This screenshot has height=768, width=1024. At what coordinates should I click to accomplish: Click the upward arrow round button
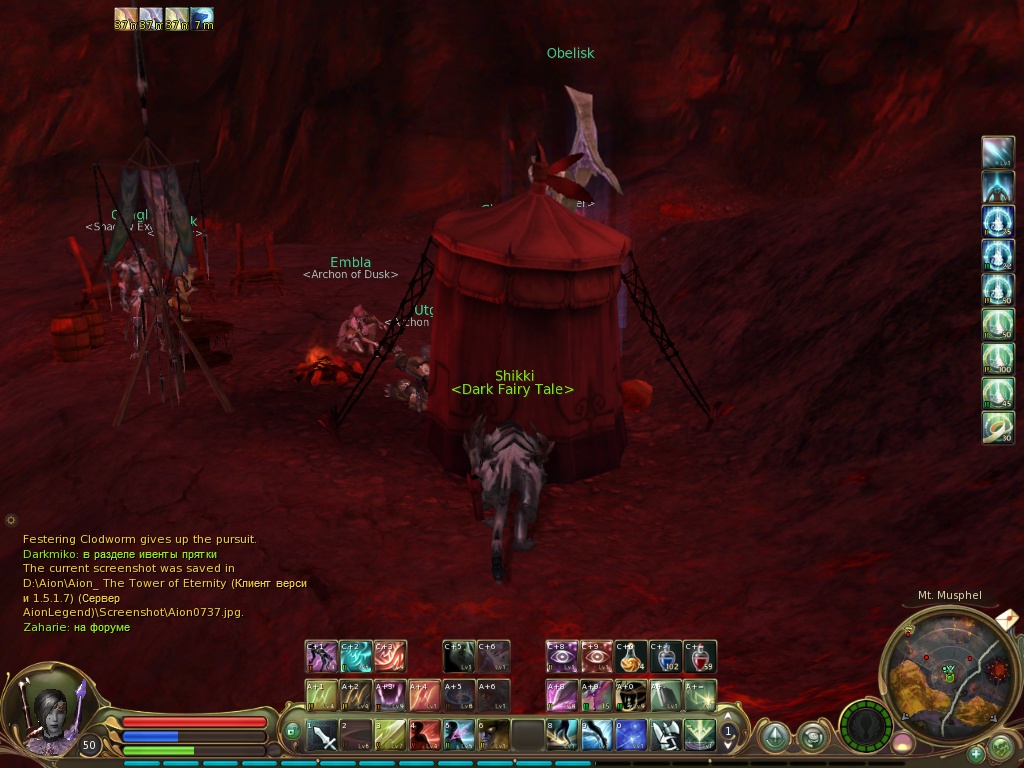(774, 737)
